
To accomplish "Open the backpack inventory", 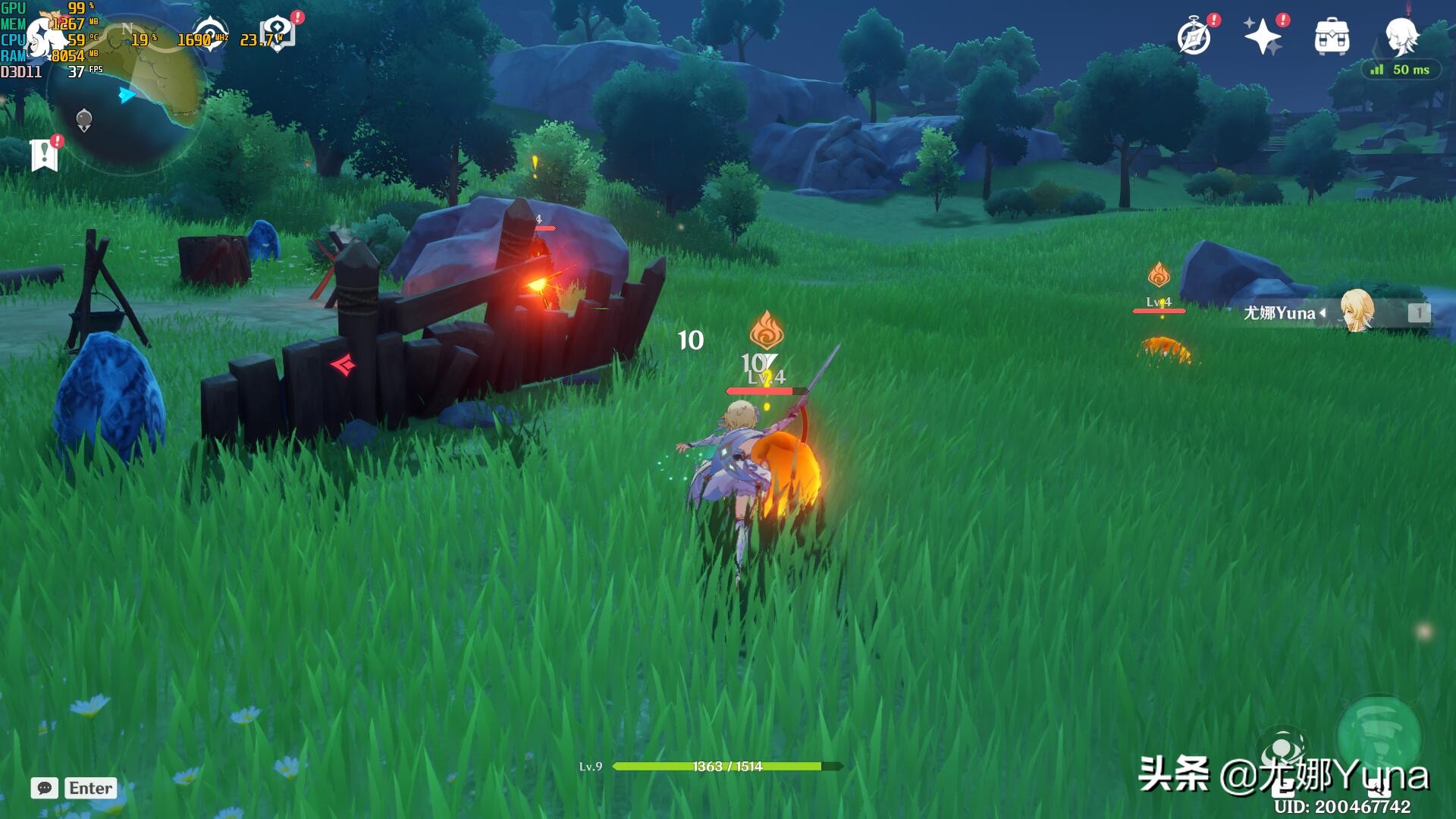I will coord(1332,36).
